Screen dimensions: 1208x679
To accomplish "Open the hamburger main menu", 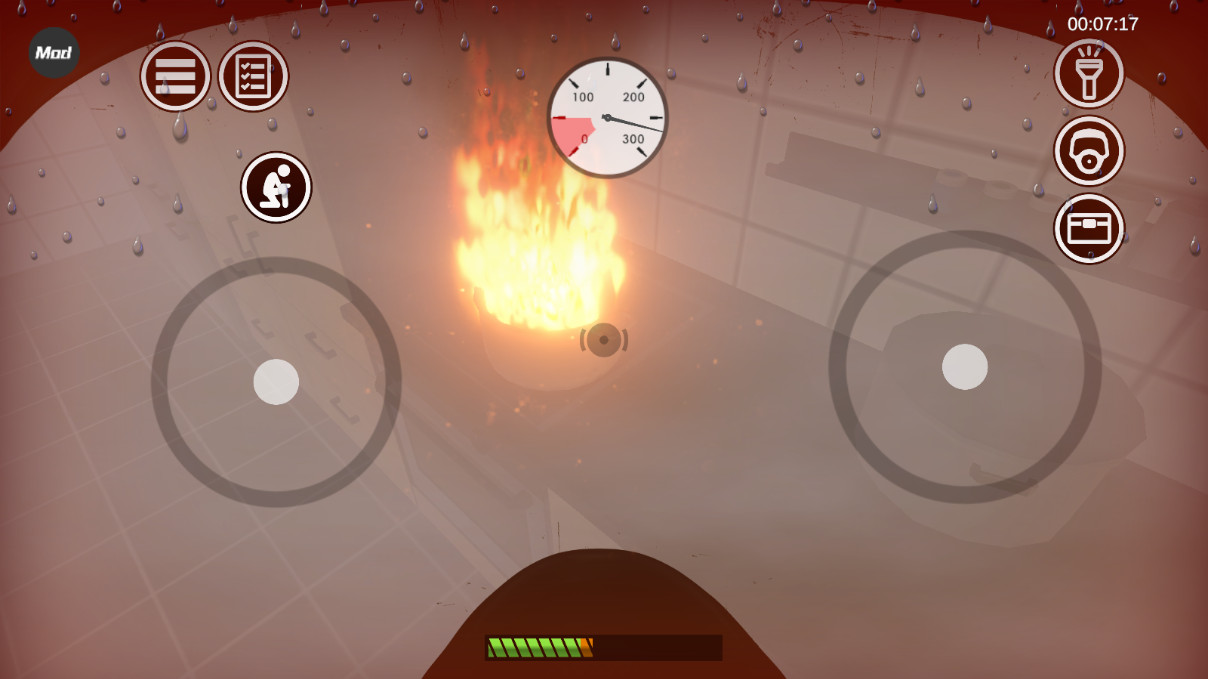I will 175,77.
